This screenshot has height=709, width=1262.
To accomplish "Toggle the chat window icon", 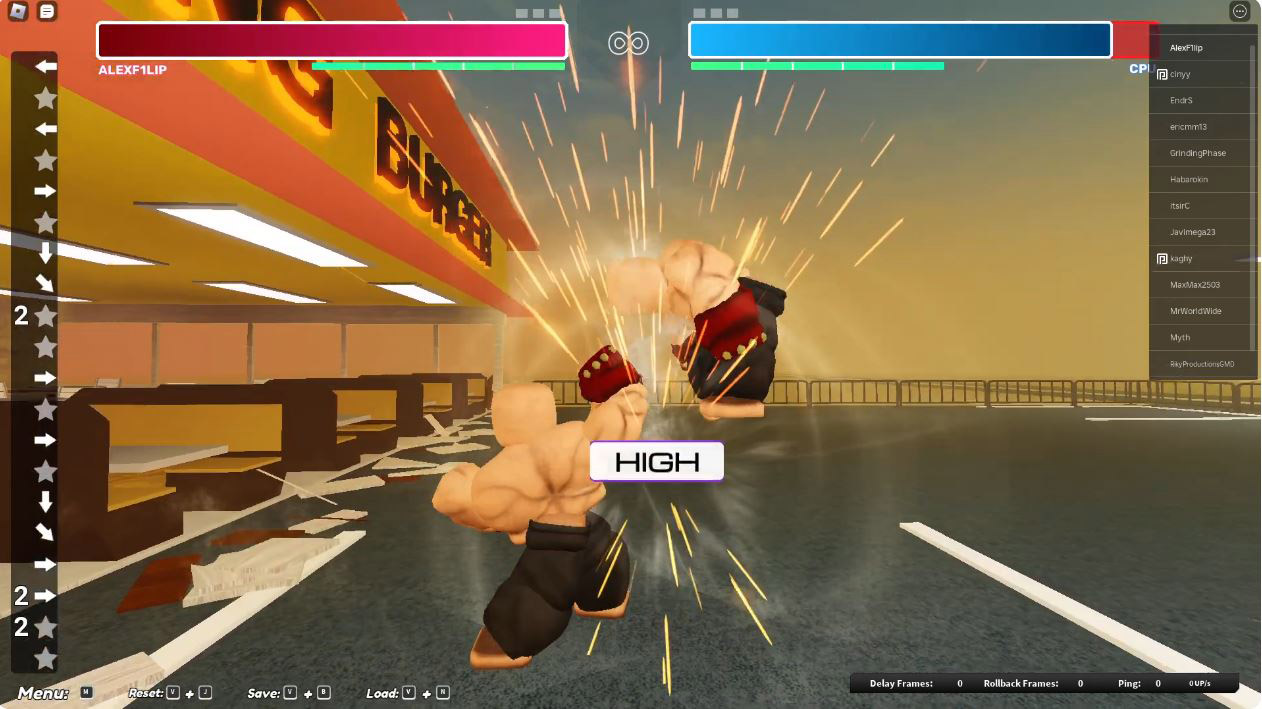I will tap(46, 11).
